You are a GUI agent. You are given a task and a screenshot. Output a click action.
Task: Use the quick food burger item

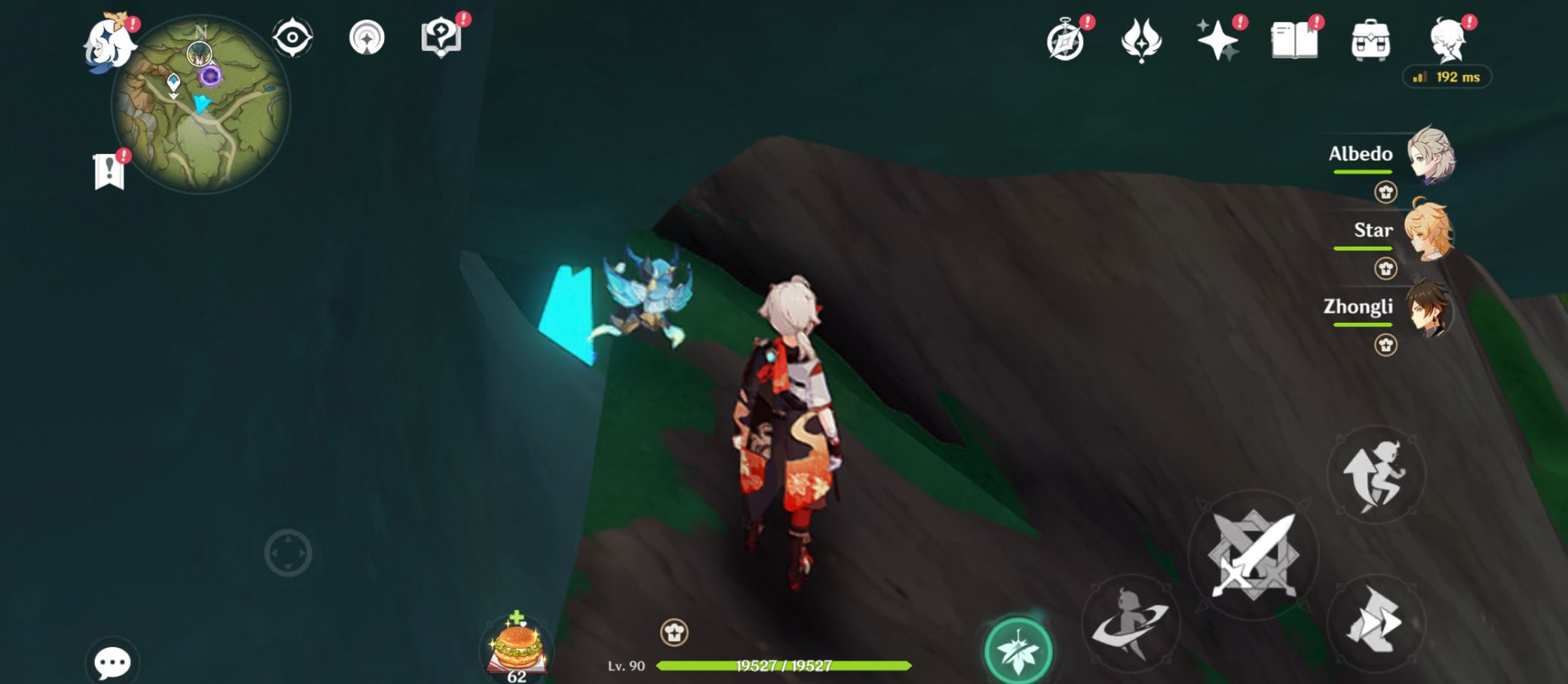[x=517, y=645]
